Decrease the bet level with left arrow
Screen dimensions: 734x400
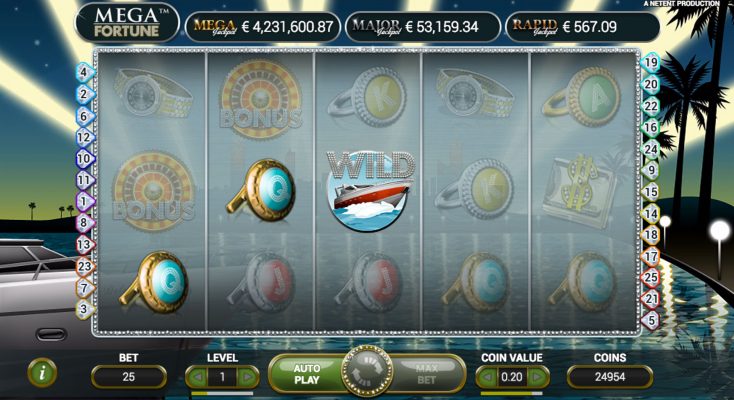click(x=198, y=377)
